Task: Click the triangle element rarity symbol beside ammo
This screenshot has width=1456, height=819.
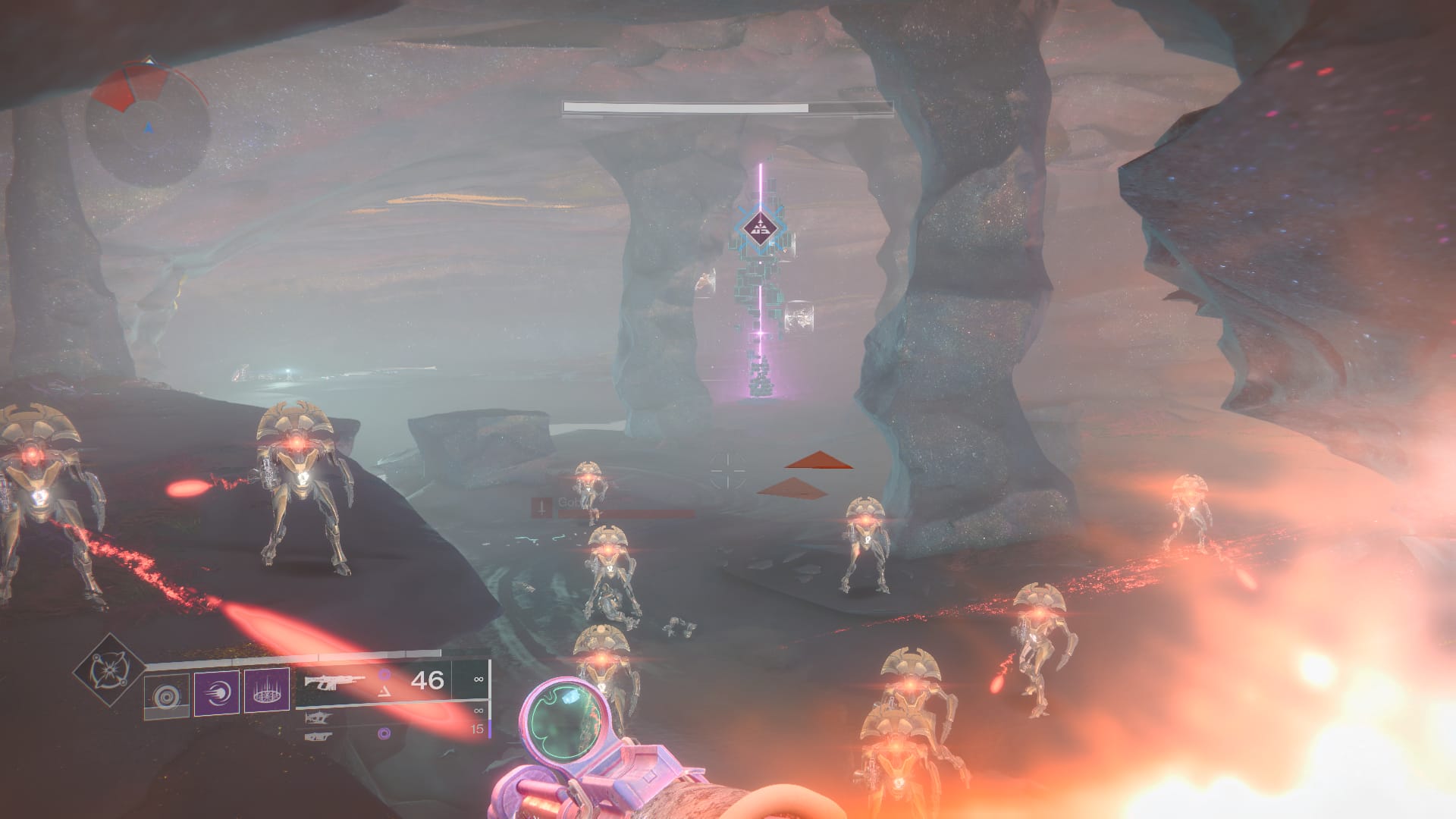Action: [x=384, y=692]
